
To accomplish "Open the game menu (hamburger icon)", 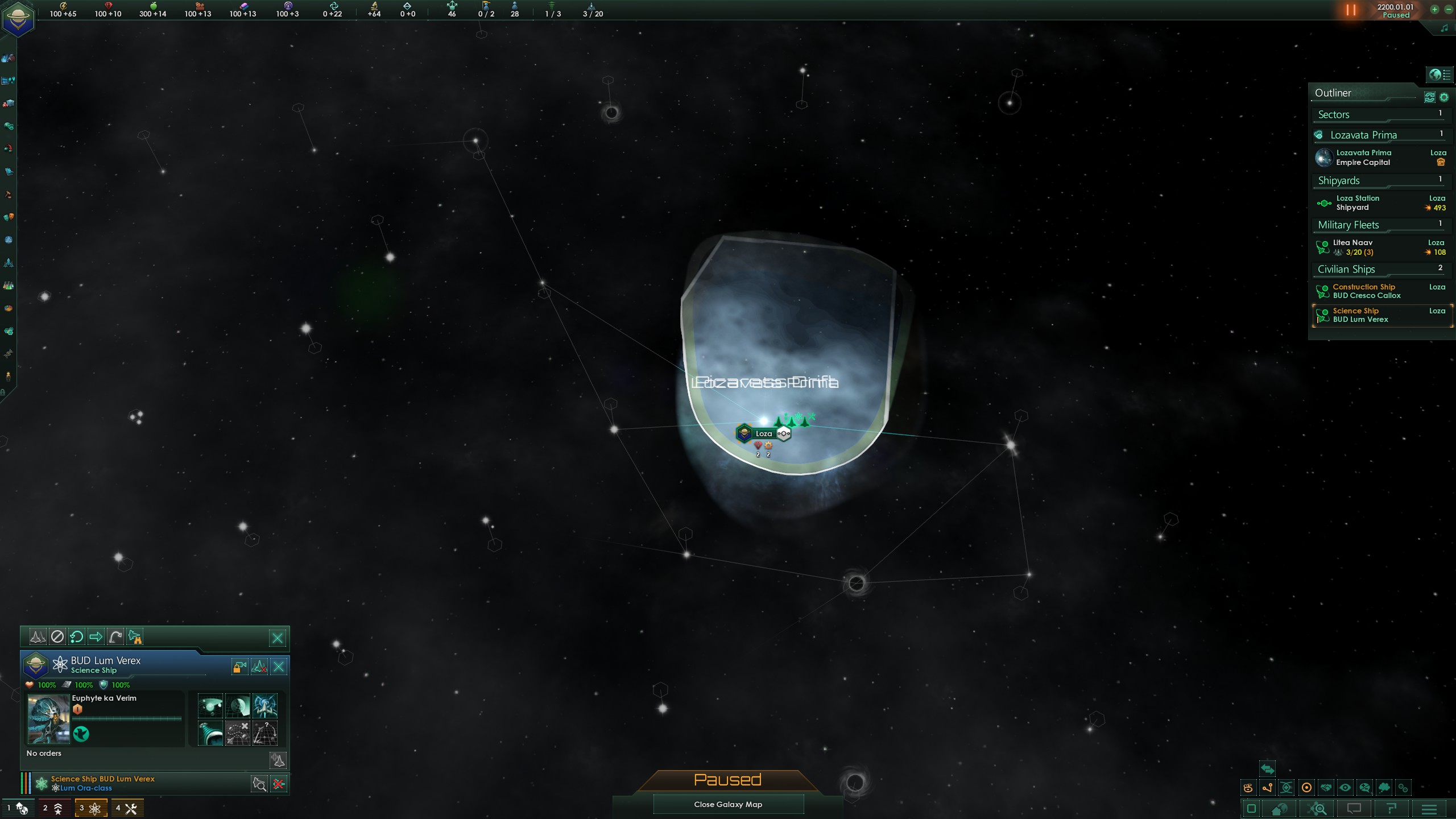I will (1430, 810).
